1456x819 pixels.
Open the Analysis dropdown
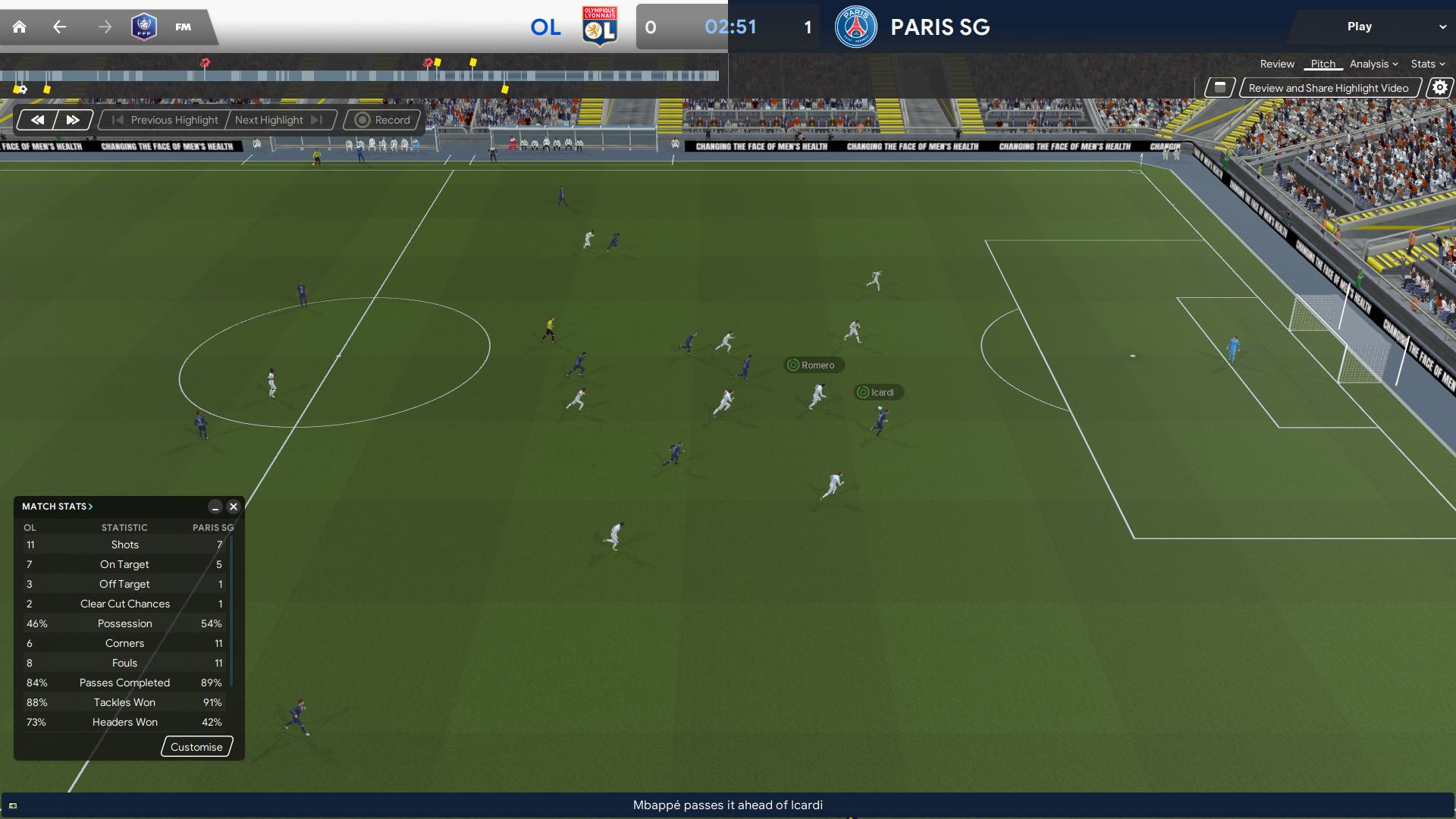click(1373, 64)
